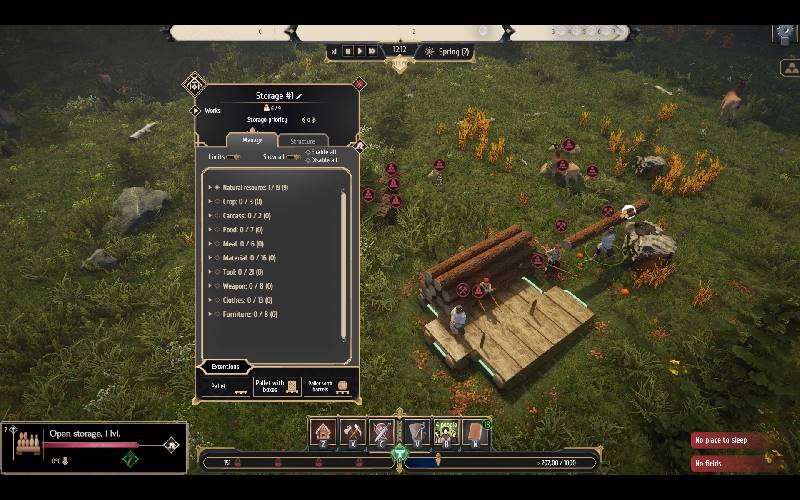The height and width of the screenshot is (500, 800).
Task: Switch to the Structure tab
Action: (302, 141)
